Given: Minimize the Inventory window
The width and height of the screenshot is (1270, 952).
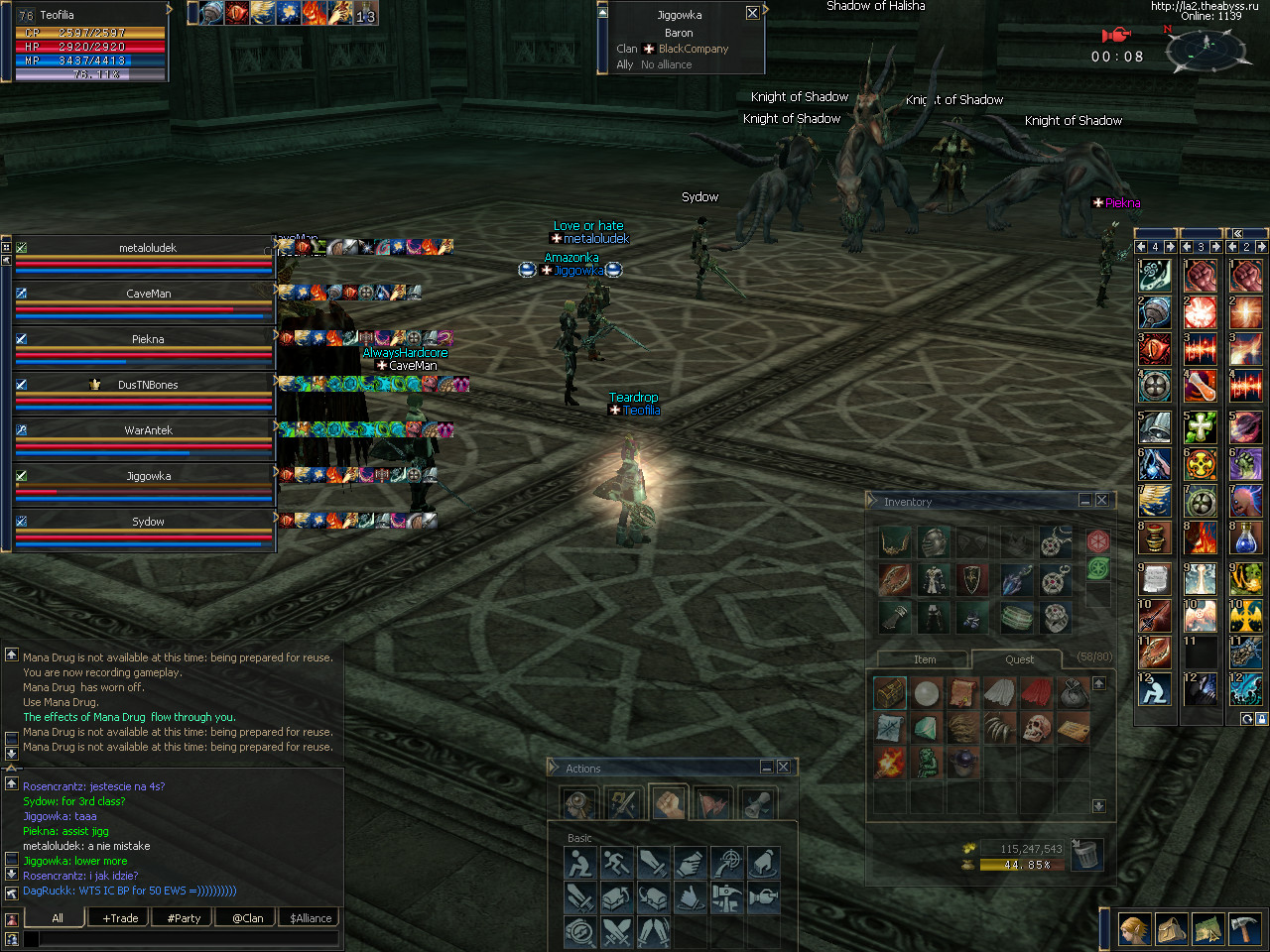Looking at the screenshot, I should (x=1085, y=501).
